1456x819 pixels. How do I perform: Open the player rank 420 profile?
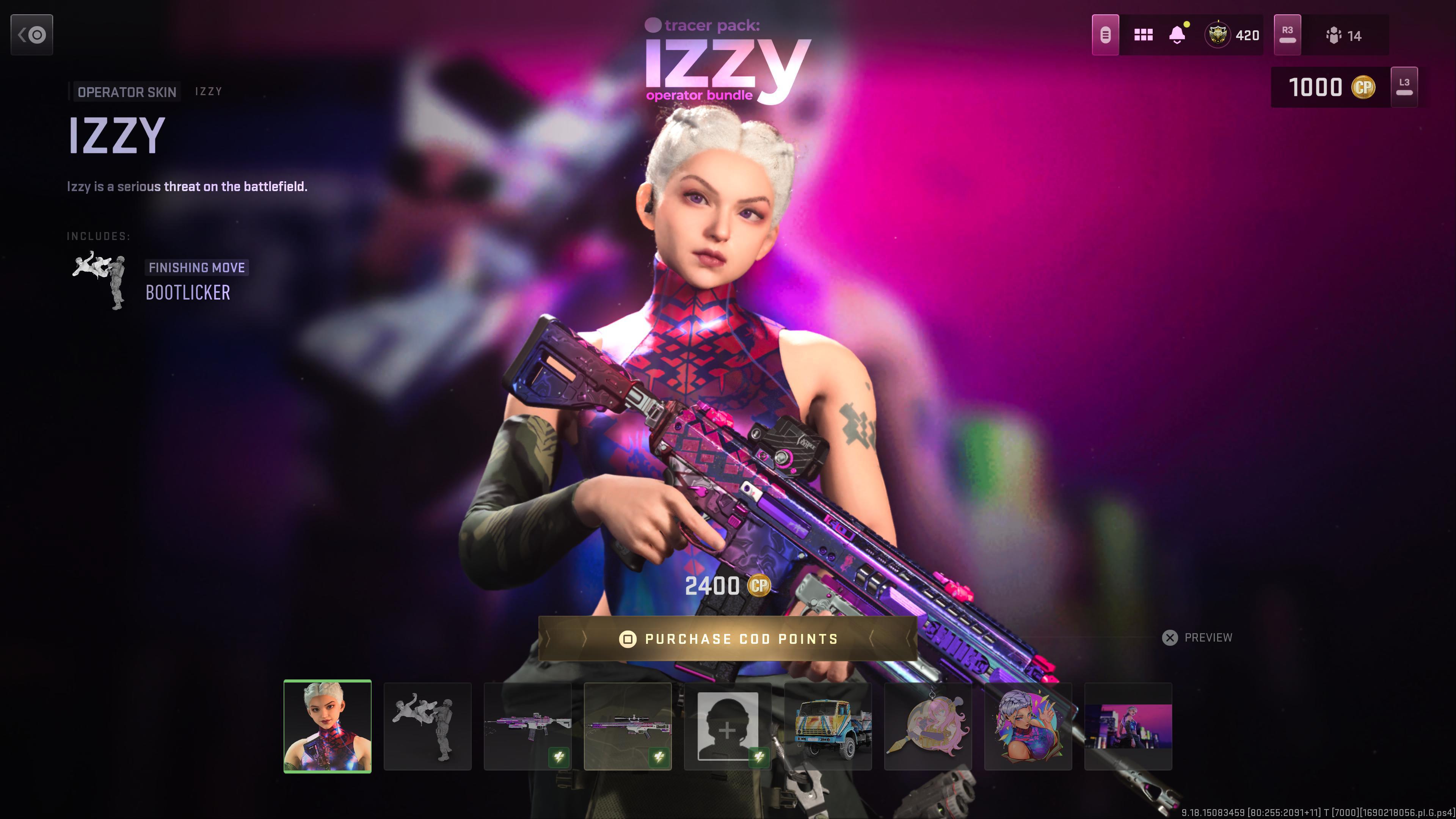[x=1232, y=35]
